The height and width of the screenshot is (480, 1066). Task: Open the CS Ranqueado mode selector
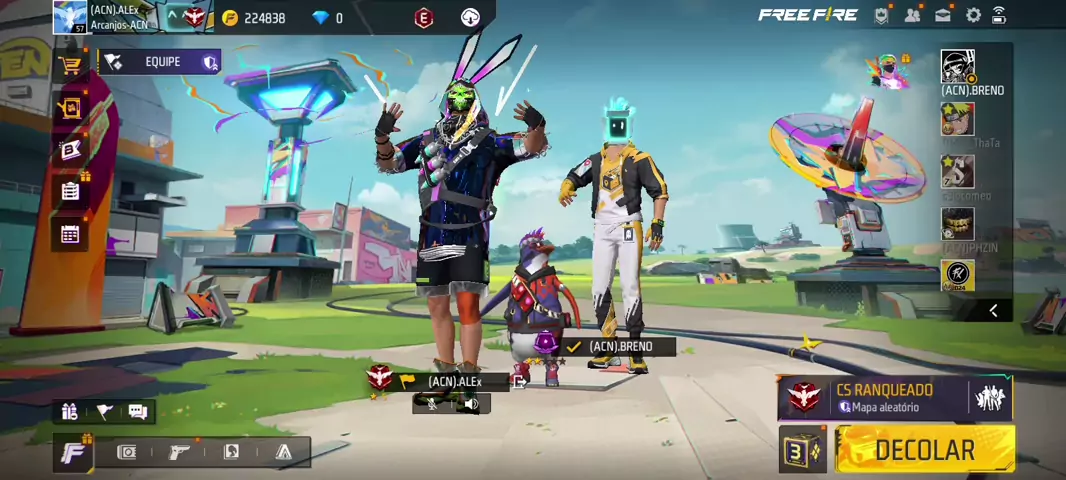(894, 398)
